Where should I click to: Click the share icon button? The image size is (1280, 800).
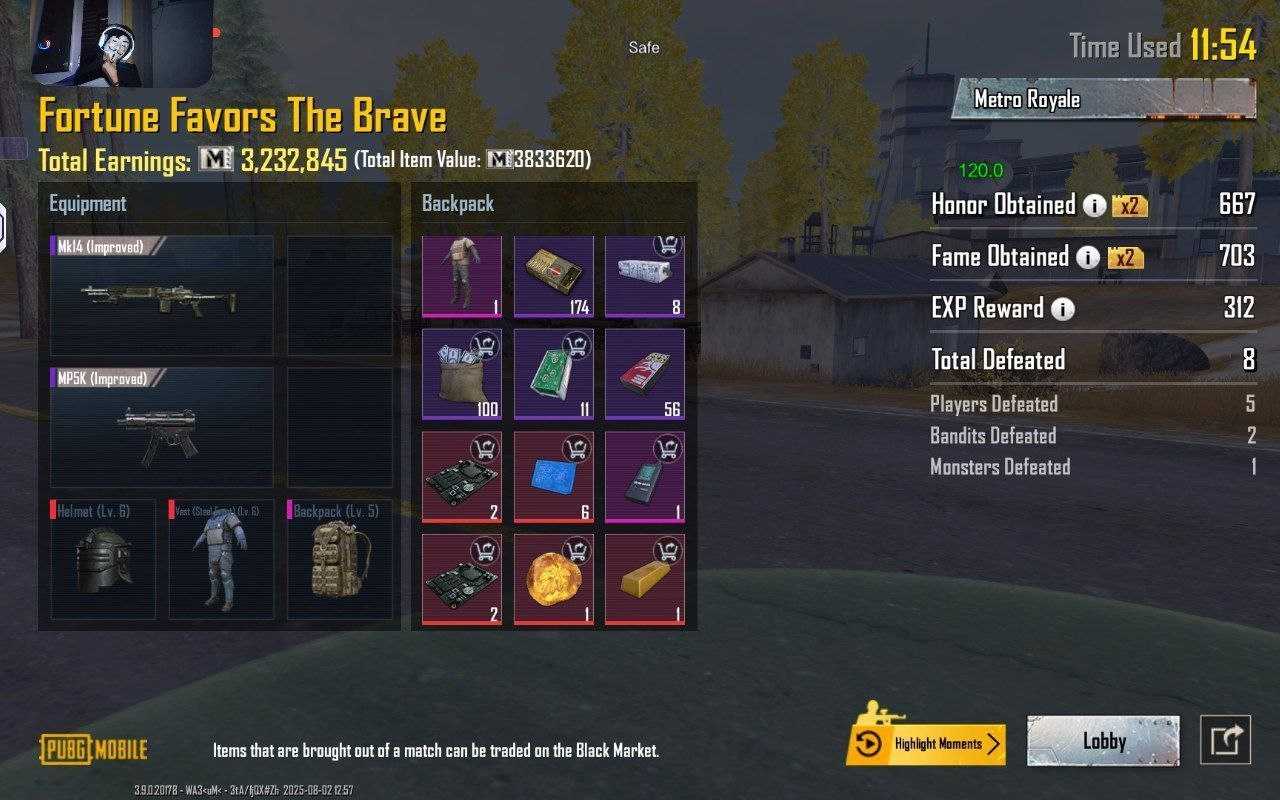(x=1225, y=741)
